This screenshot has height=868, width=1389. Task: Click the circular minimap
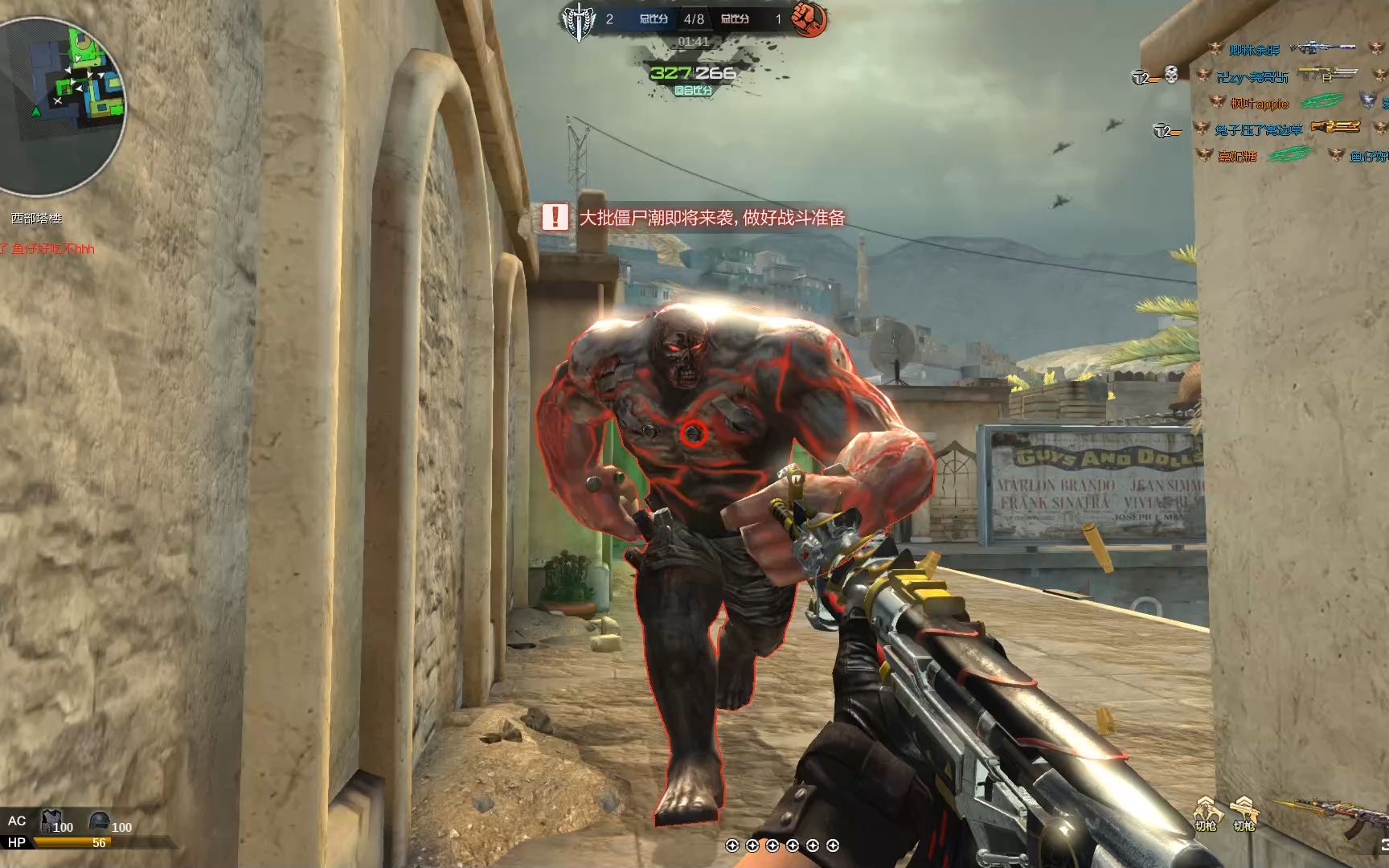coord(61,103)
